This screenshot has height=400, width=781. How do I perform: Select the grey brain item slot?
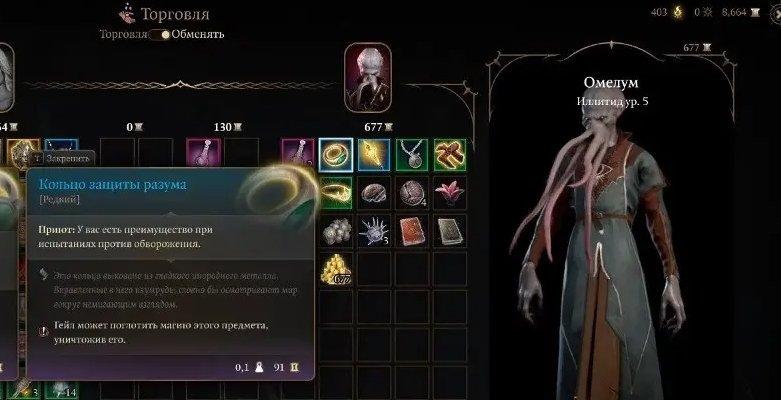coord(374,192)
